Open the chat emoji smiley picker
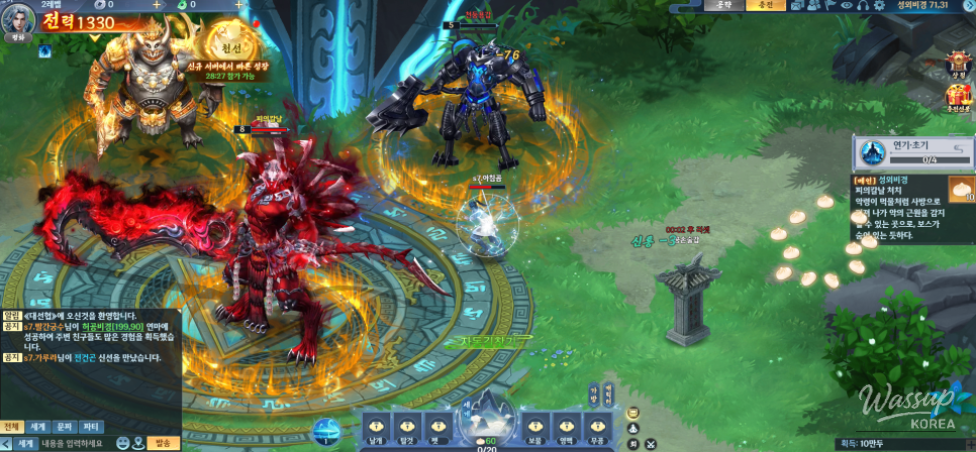Viewport: 976px width, 452px height. point(121,443)
